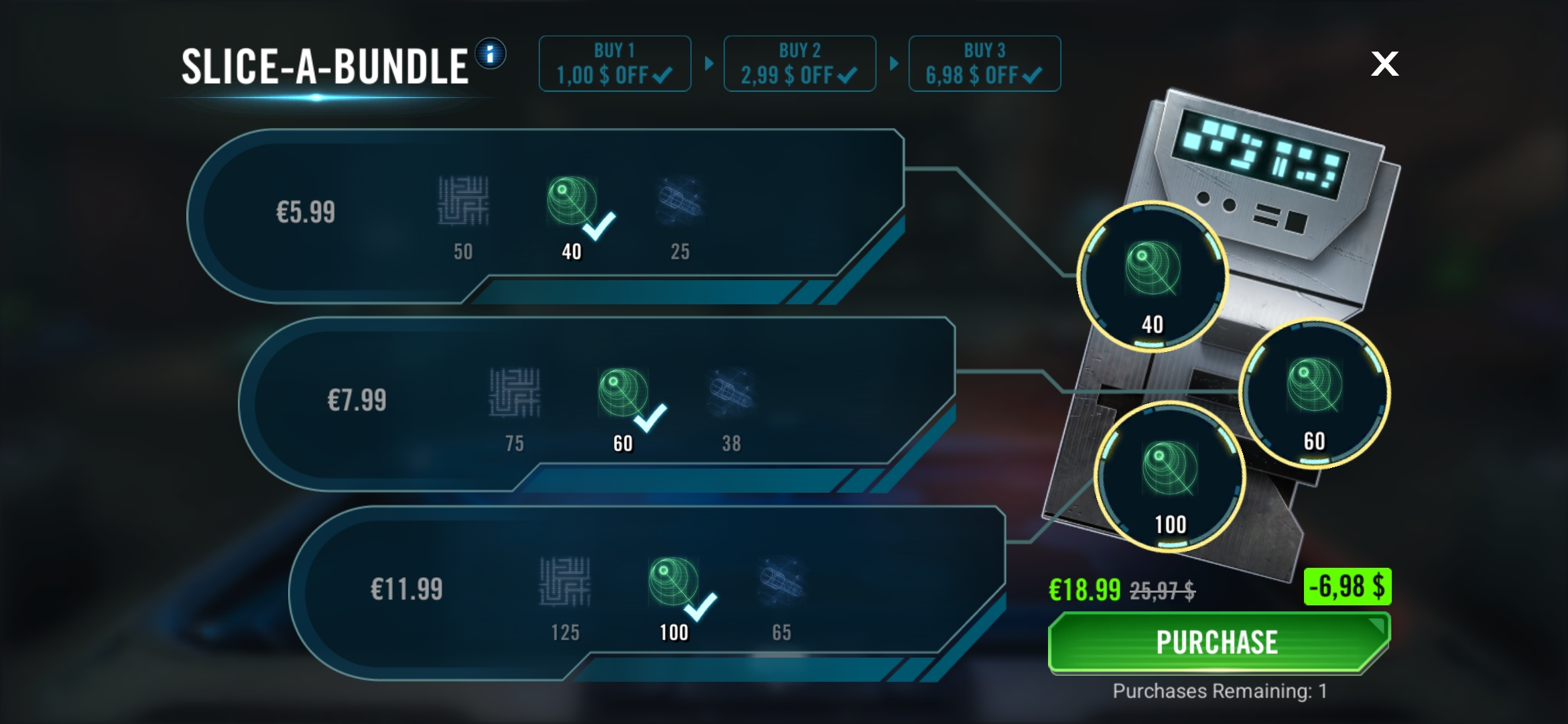The width and height of the screenshot is (1568, 724).
Task: Click the Buy 1 discount step
Action: 614,64
